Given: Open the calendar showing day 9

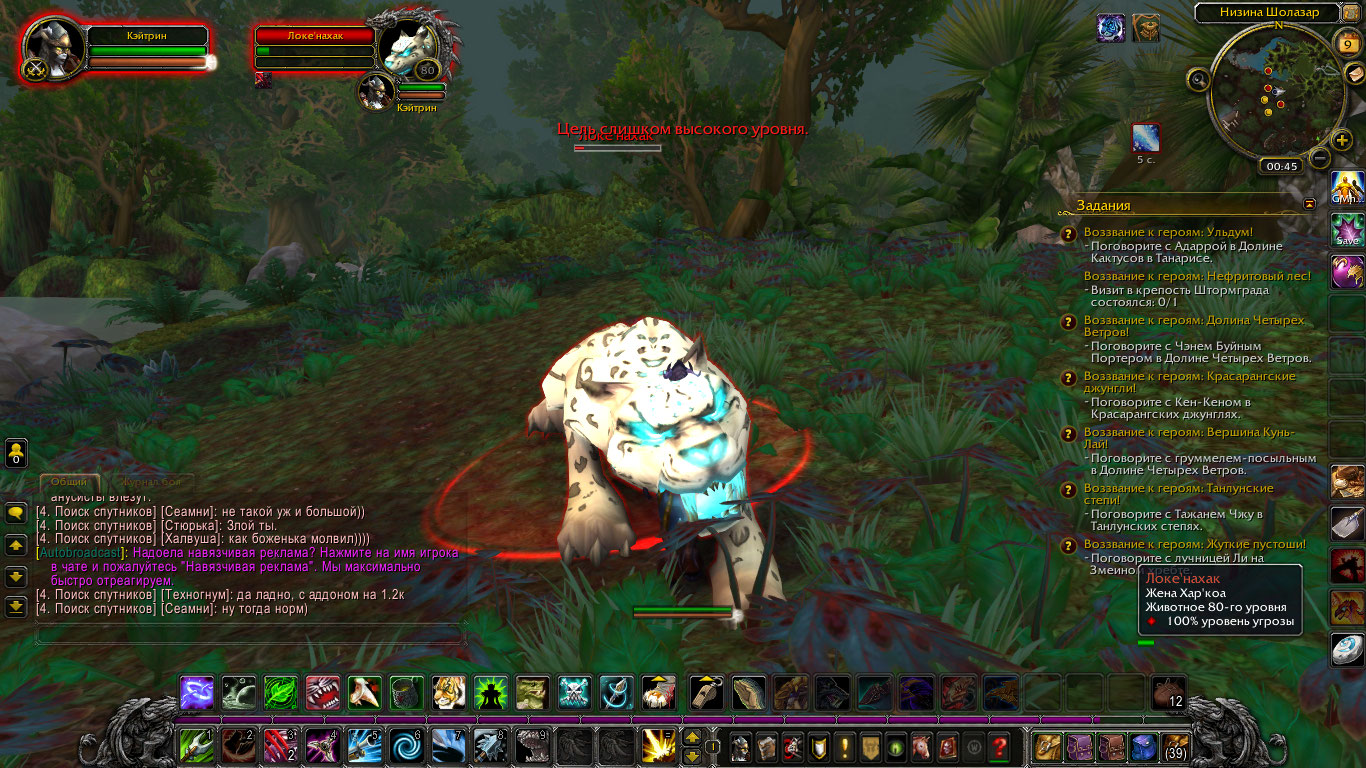Looking at the screenshot, I should (1346, 43).
